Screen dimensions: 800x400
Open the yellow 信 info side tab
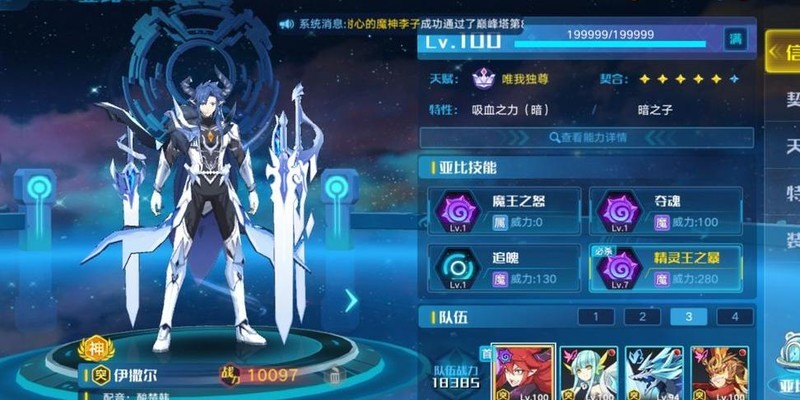(783, 52)
